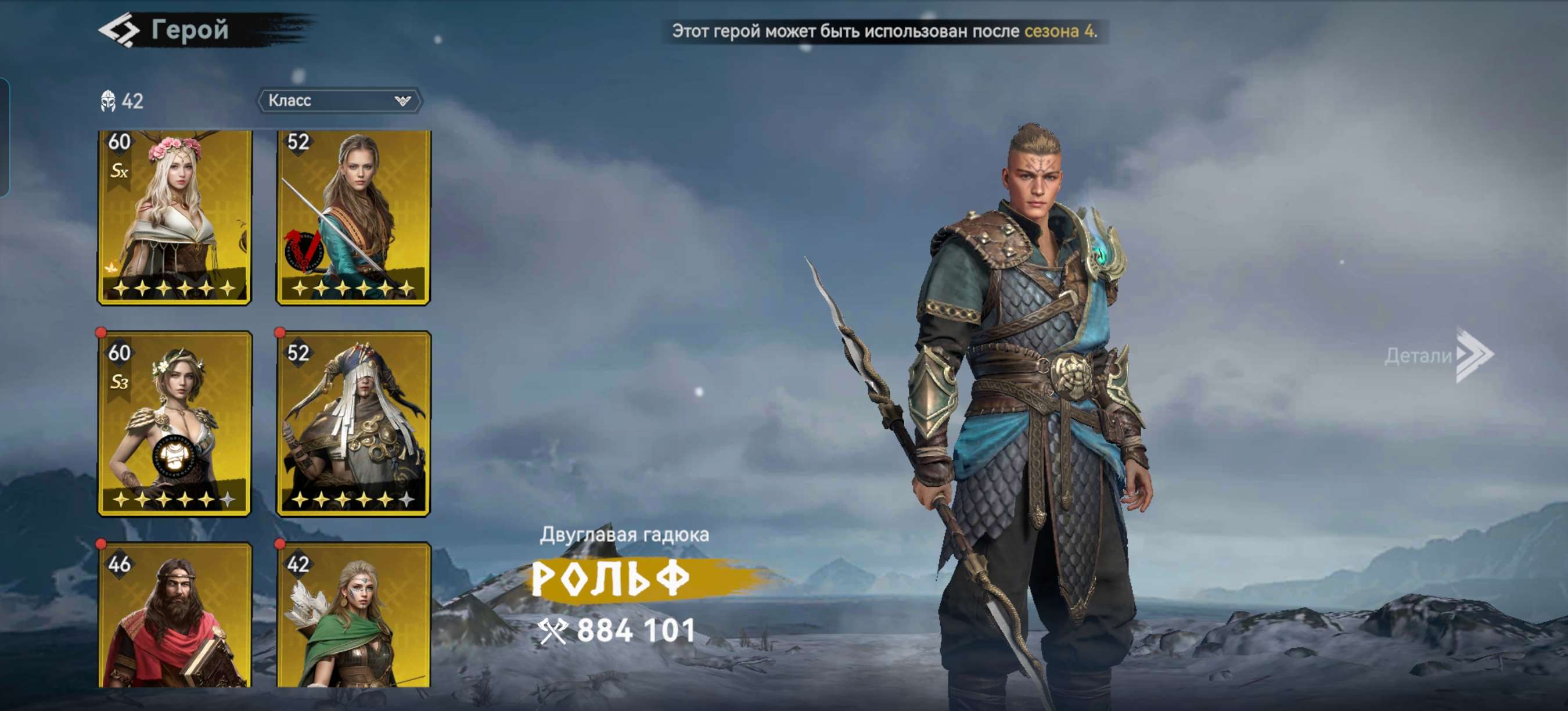Click the Герой header tab

189,30
